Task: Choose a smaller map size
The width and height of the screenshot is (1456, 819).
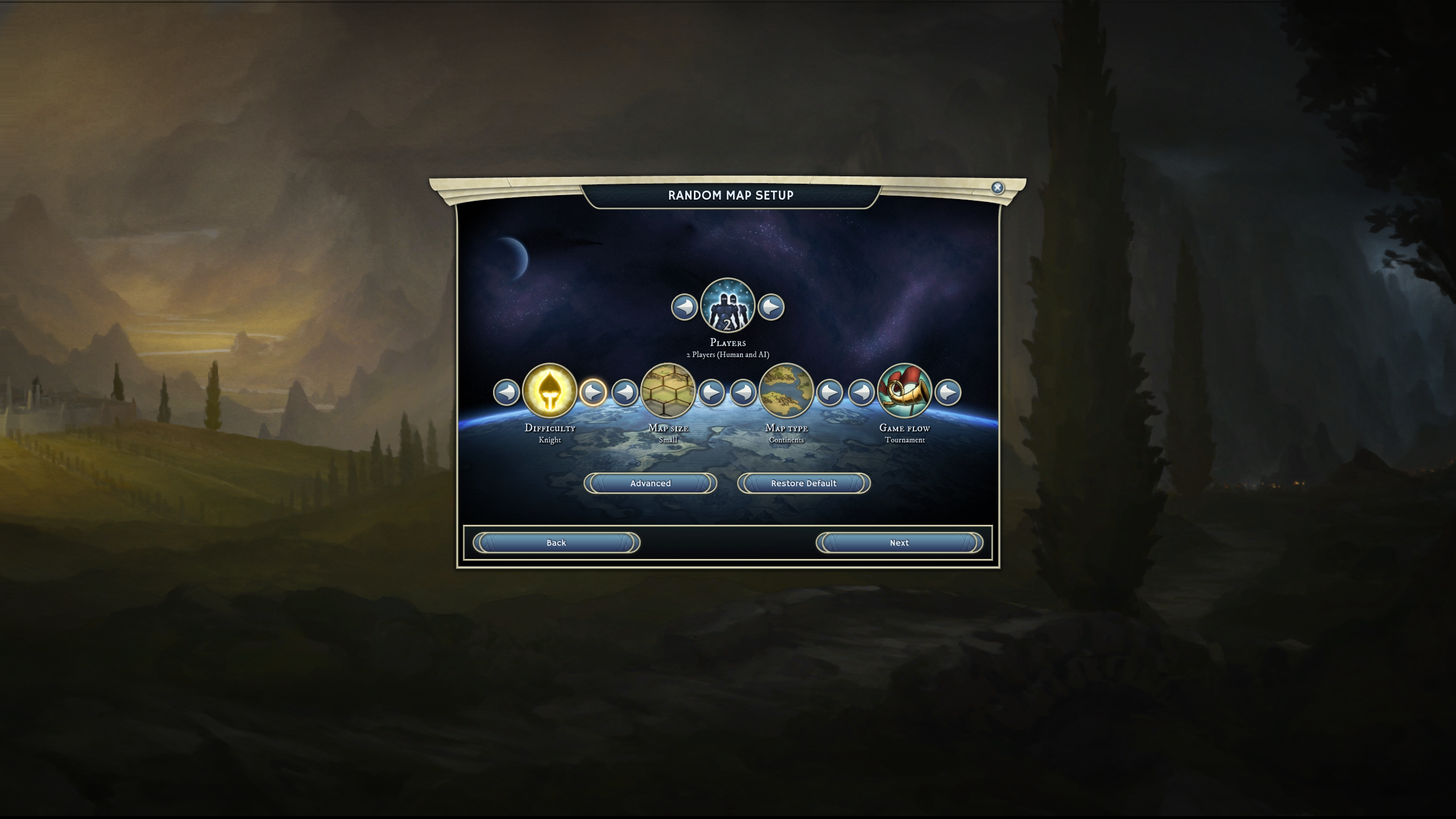Action: point(624,392)
